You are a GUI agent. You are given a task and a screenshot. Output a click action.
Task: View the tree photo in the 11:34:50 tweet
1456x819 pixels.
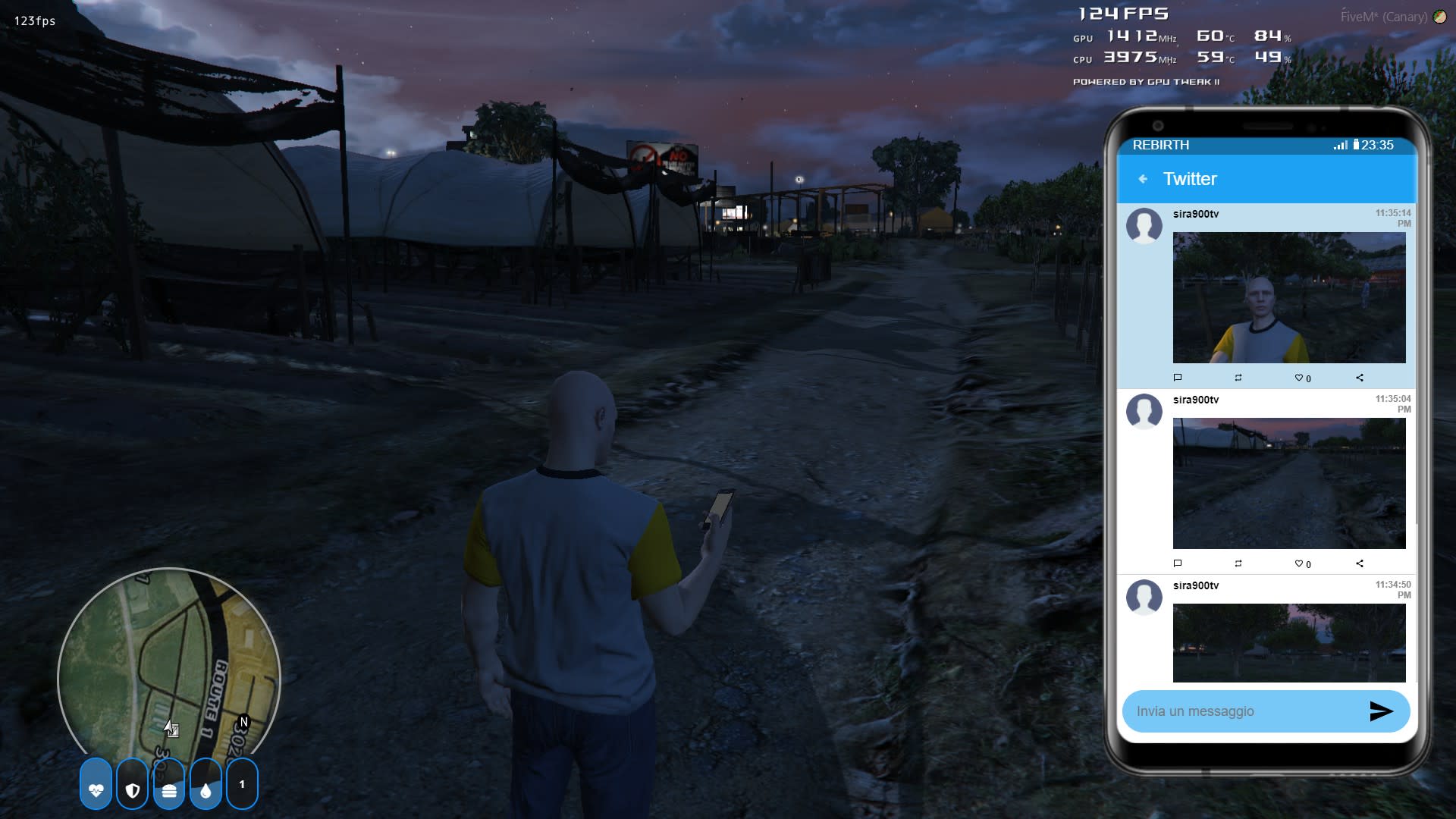click(x=1288, y=642)
